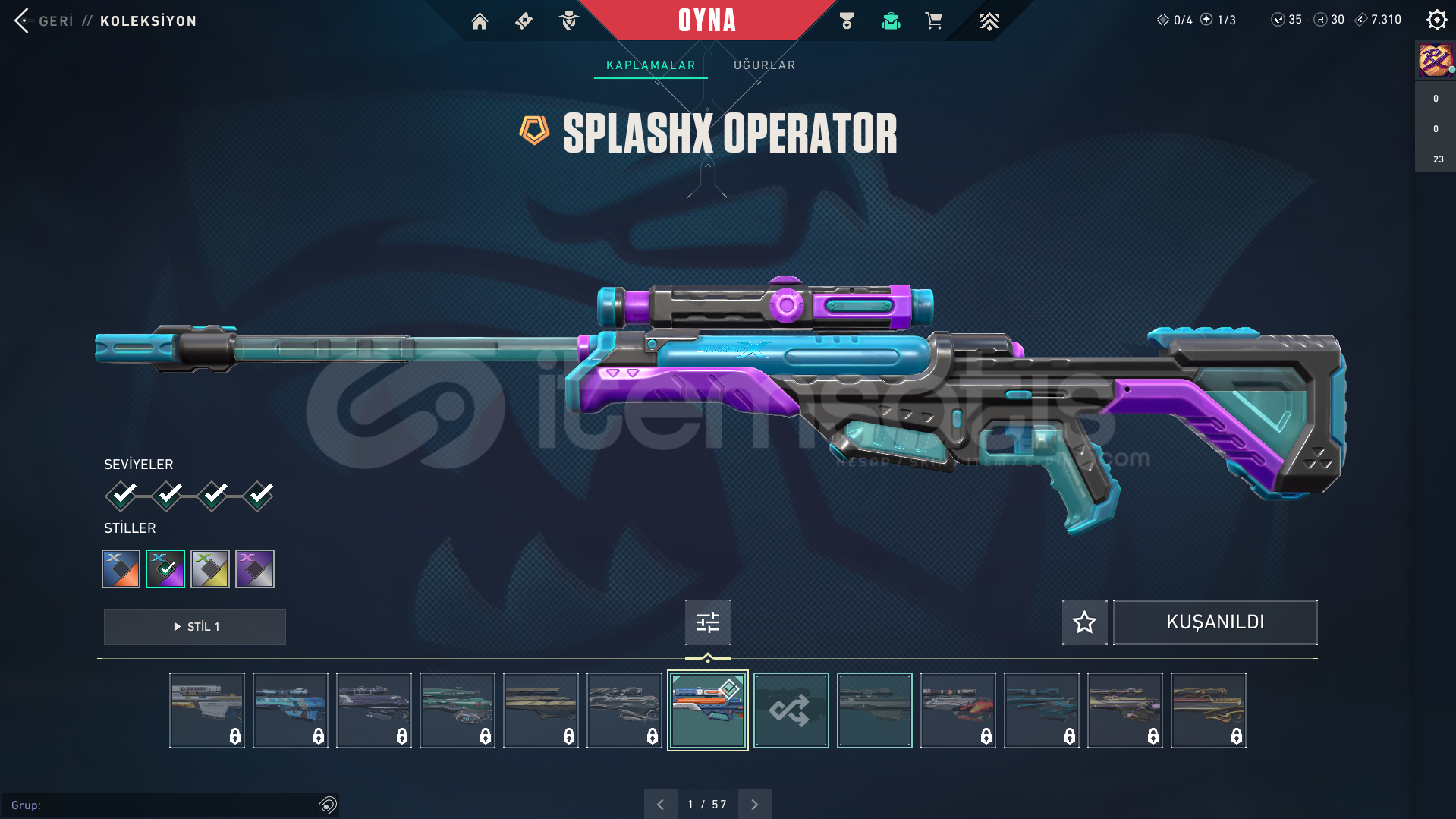This screenshot has height=819, width=1456.
Task: Start playing with the OYNA button
Action: point(707,20)
